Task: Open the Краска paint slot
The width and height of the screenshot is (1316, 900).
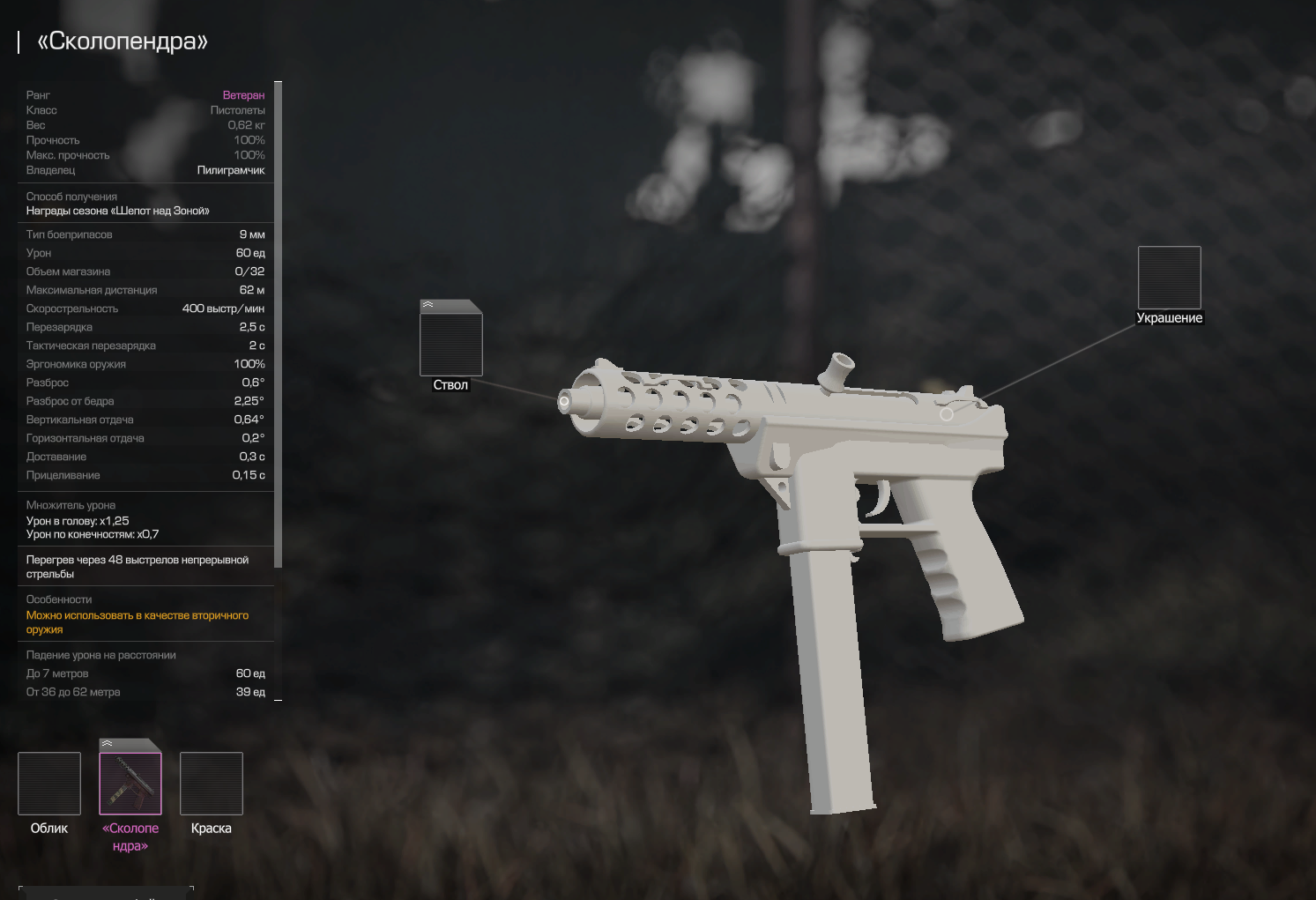Action: pyautogui.click(x=212, y=783)
